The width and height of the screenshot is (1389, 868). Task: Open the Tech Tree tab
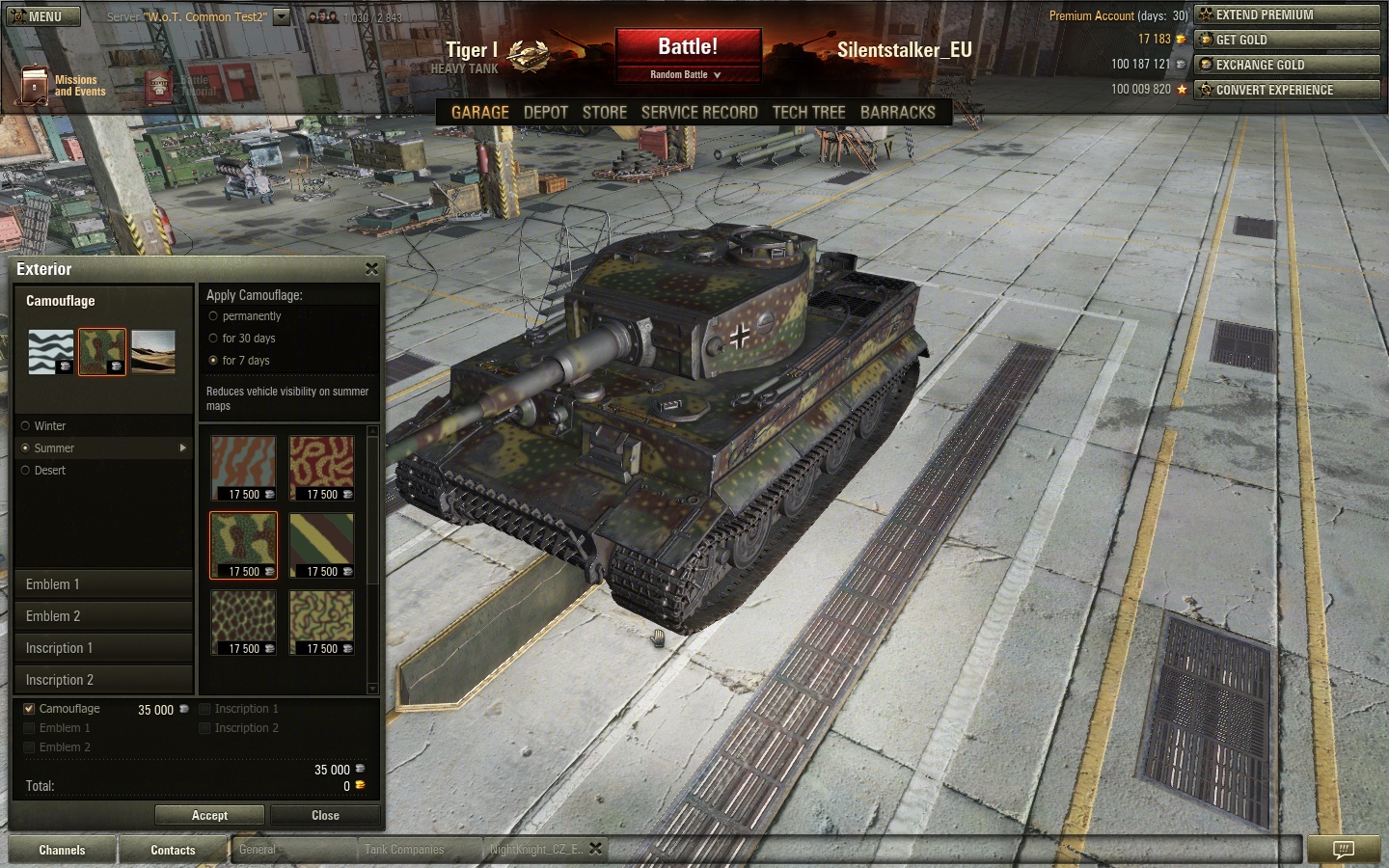coord(808,113)
